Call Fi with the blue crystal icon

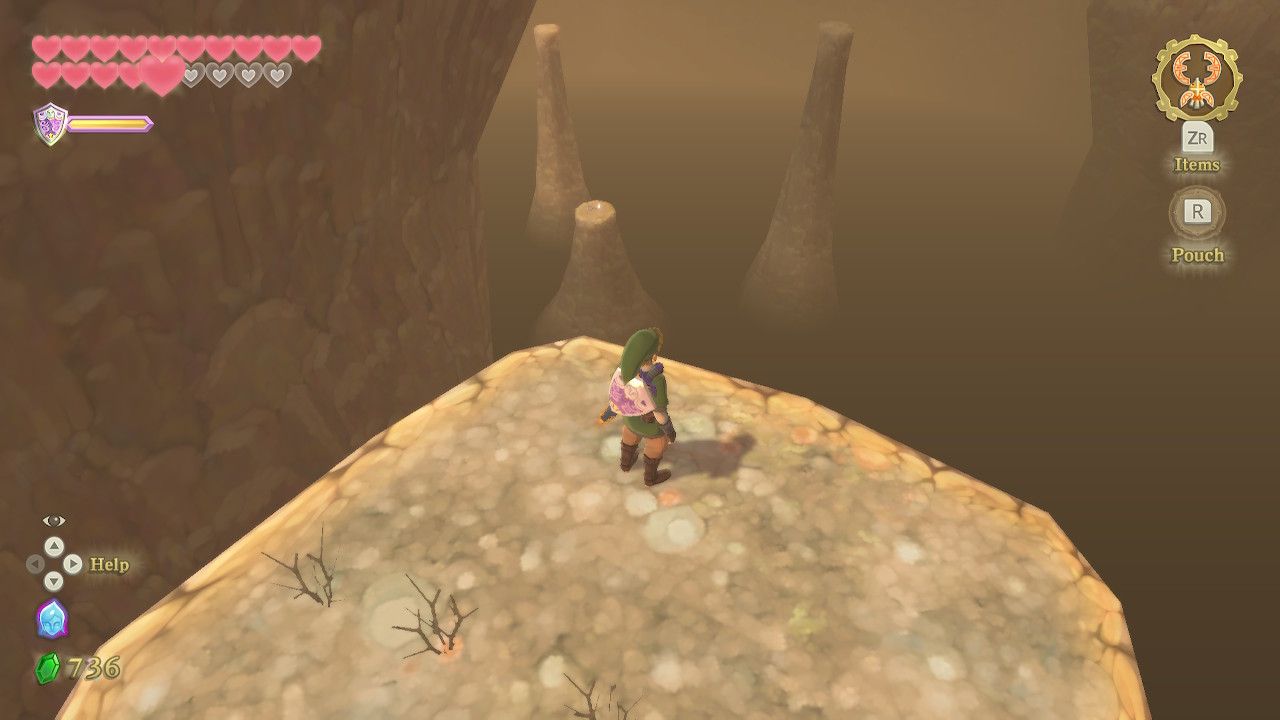coord(52,619)
